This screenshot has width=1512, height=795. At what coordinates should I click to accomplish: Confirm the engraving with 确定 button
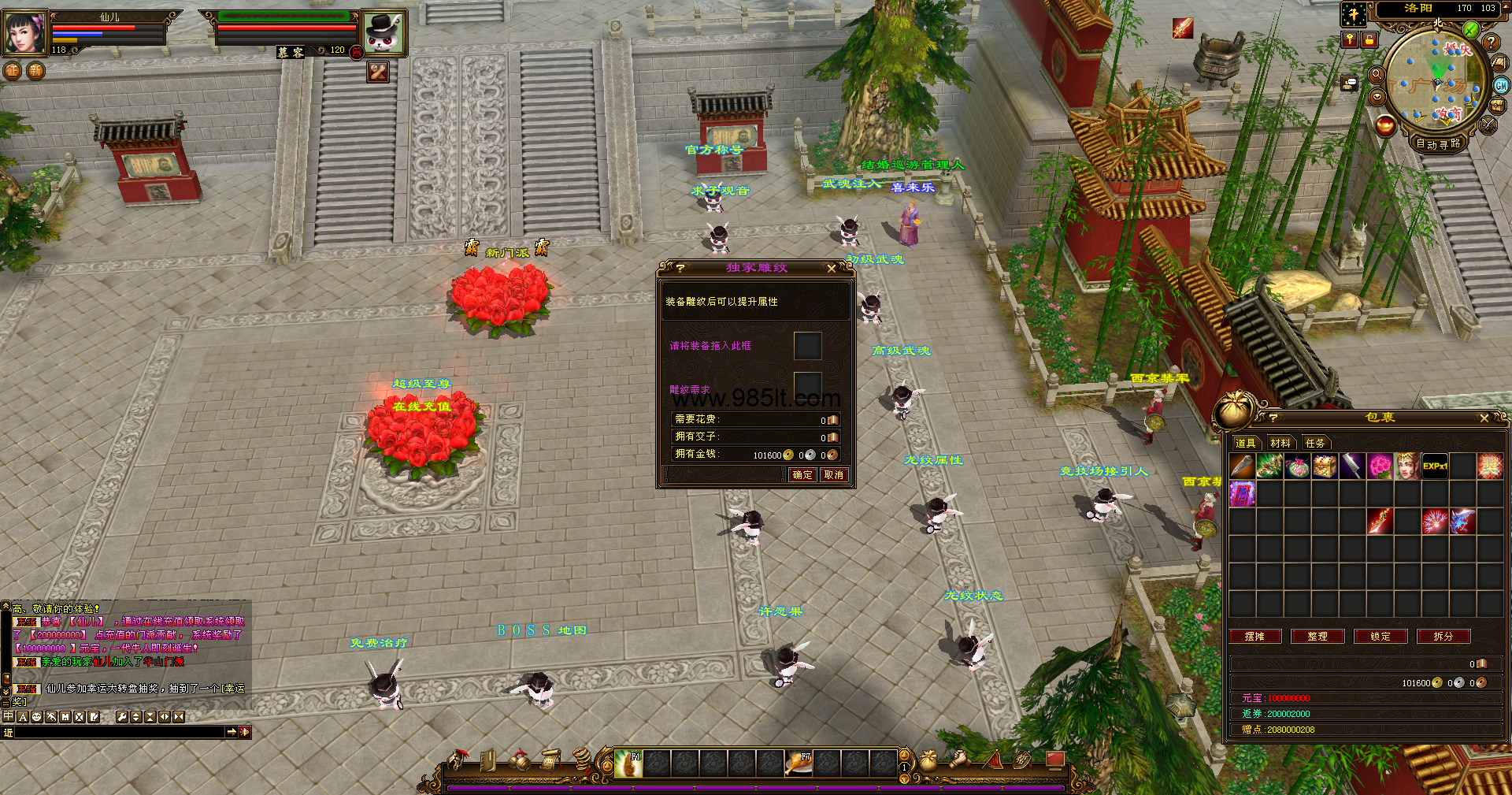pos(802,475)
